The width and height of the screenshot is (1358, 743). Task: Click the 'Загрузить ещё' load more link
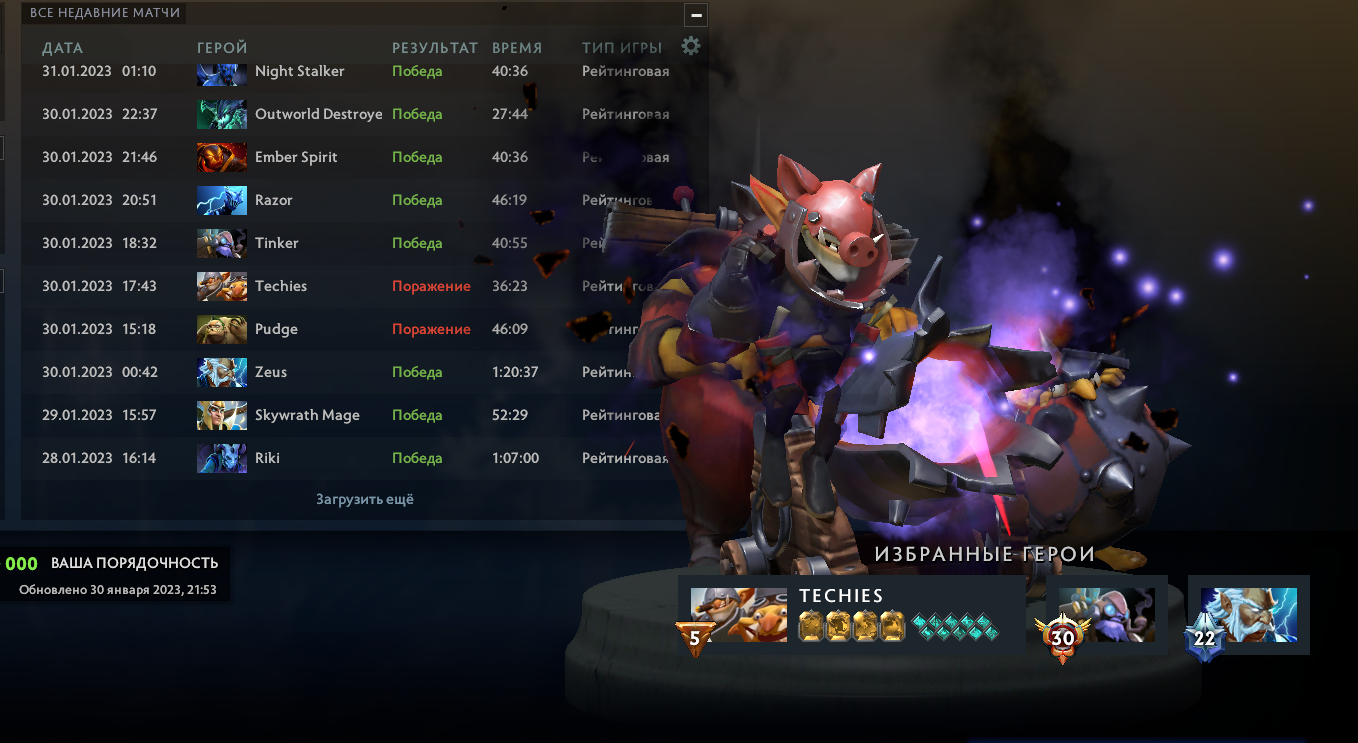point(365,499)
